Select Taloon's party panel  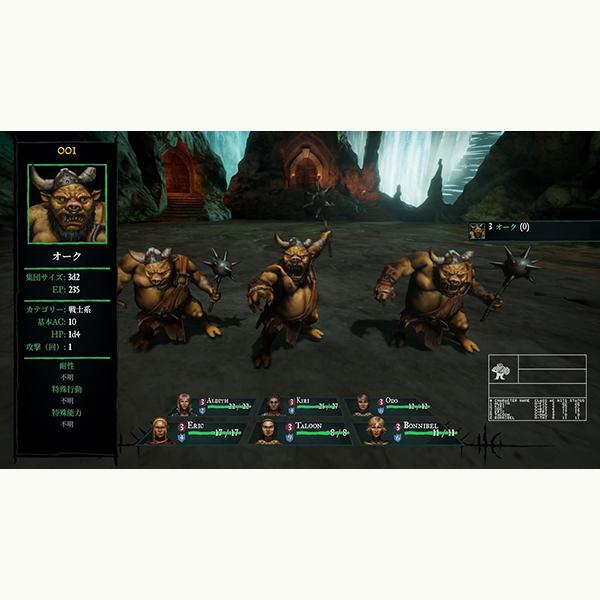click(304, 431)
